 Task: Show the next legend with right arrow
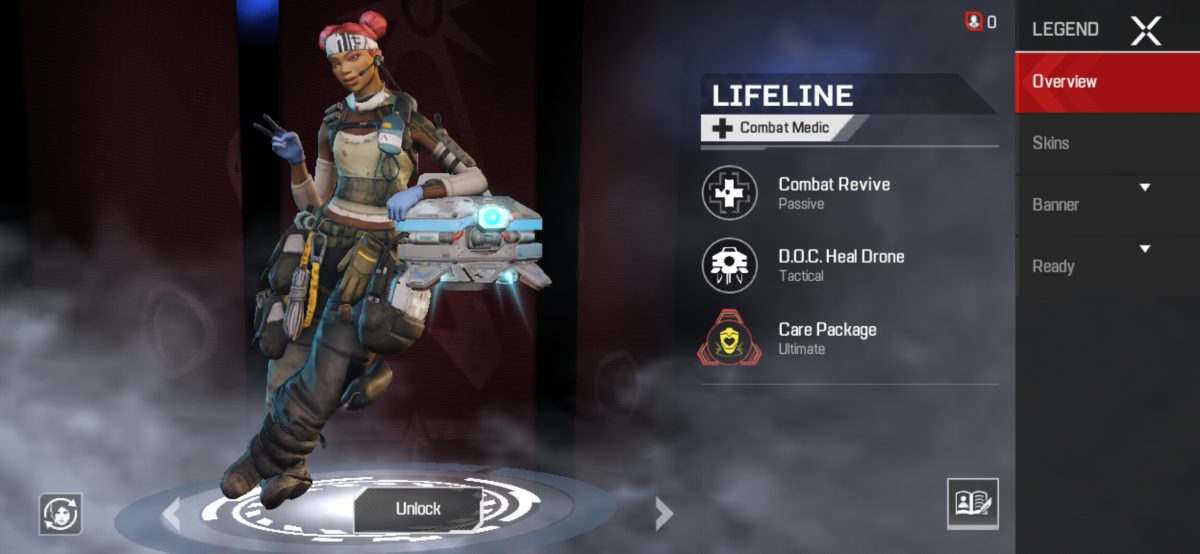tap(663, 514)
